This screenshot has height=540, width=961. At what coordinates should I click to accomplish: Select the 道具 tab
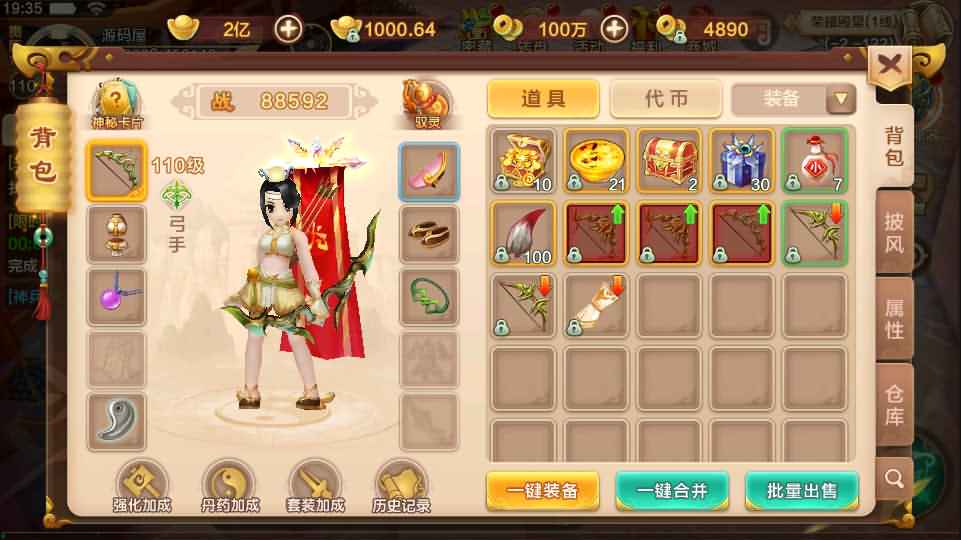pyautogui.click(x=543, y=98)
